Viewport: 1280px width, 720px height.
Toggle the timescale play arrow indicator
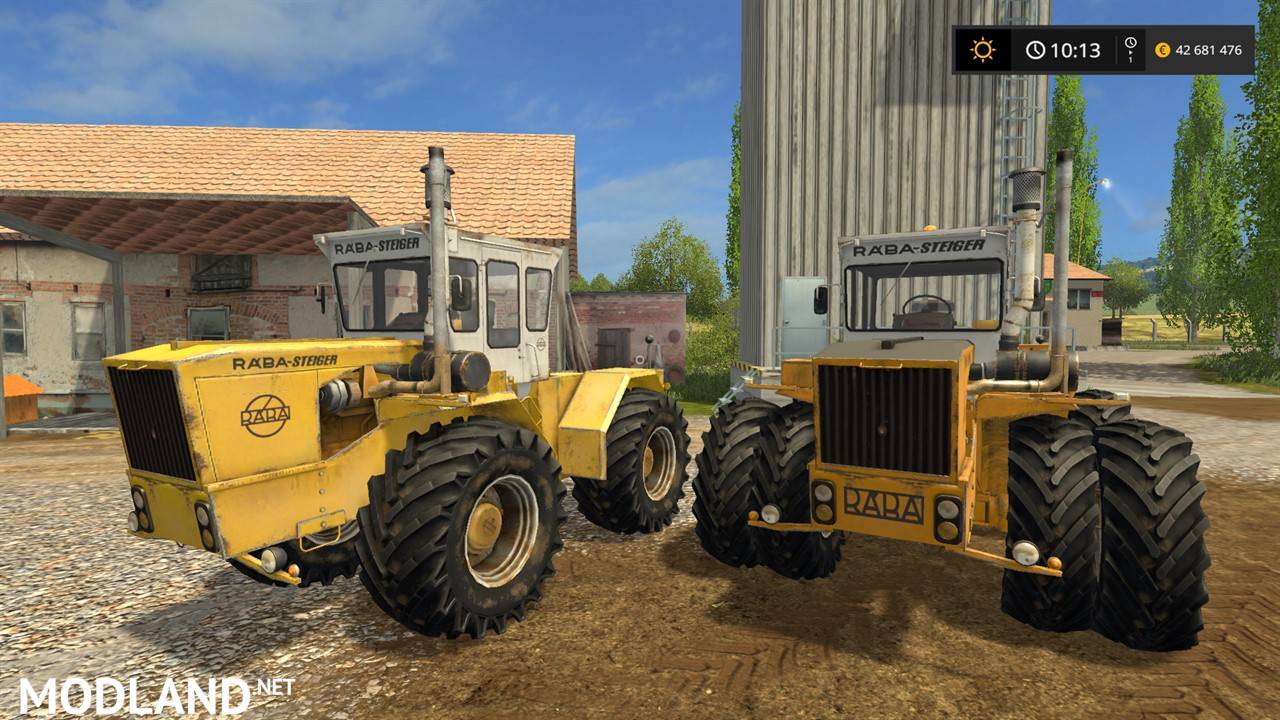pyautogui.click(x=1130, y=53)
